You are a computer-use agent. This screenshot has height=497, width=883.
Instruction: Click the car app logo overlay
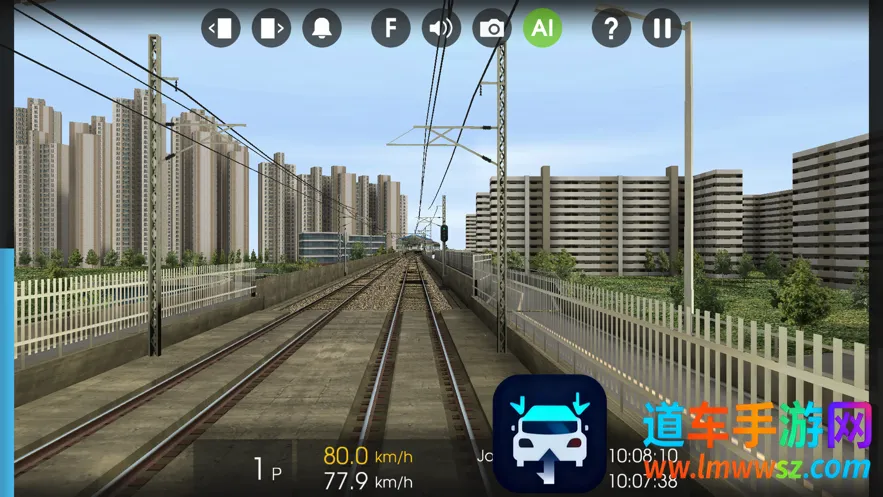[x=549, y=434]
